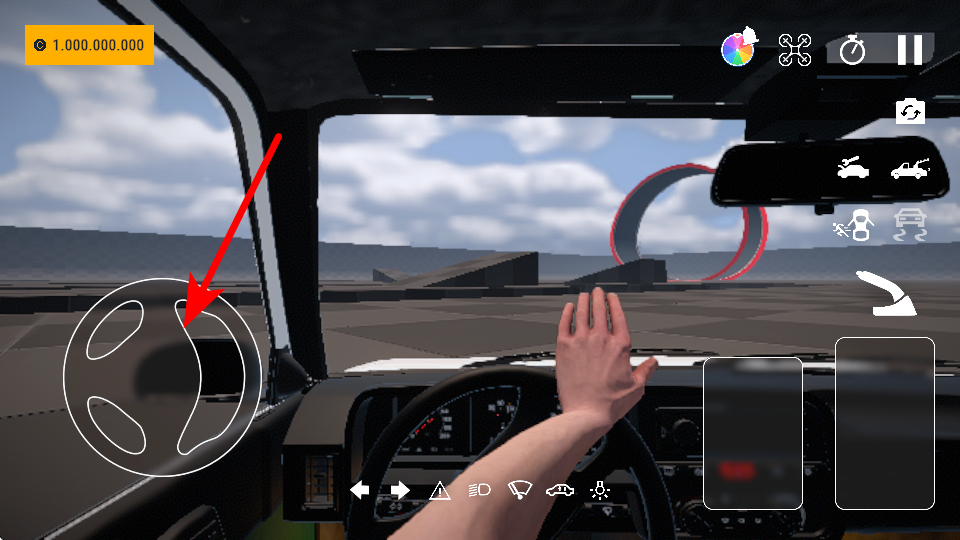Turn on the right turn signal
This screenshot has height=540, width=960.
point(400,490)
